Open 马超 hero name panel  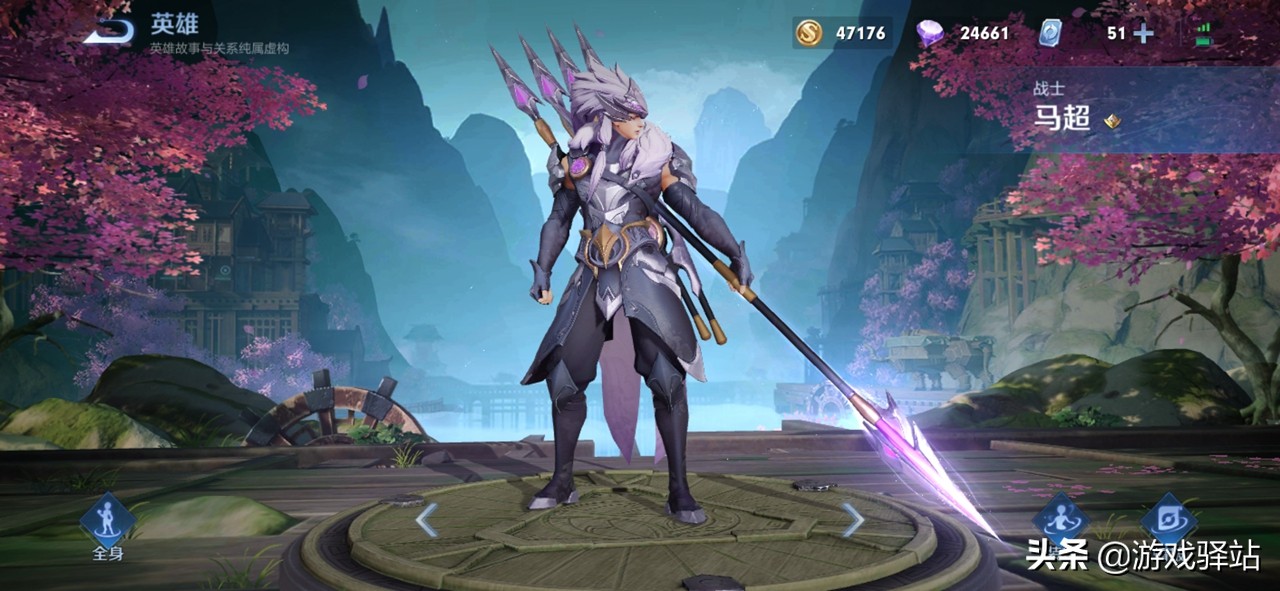click(1063, 120)
